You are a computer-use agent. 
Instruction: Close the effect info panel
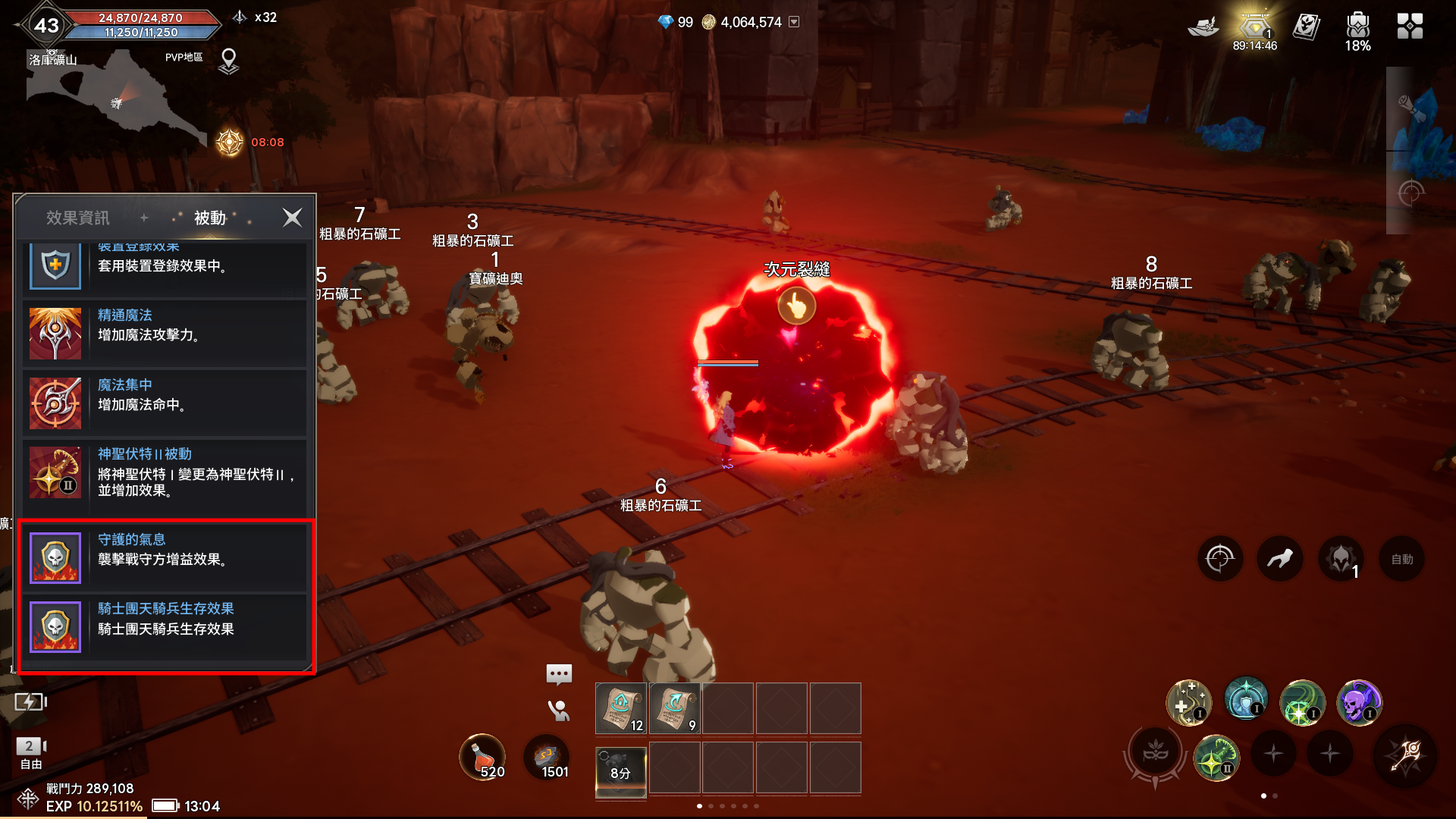292,218
